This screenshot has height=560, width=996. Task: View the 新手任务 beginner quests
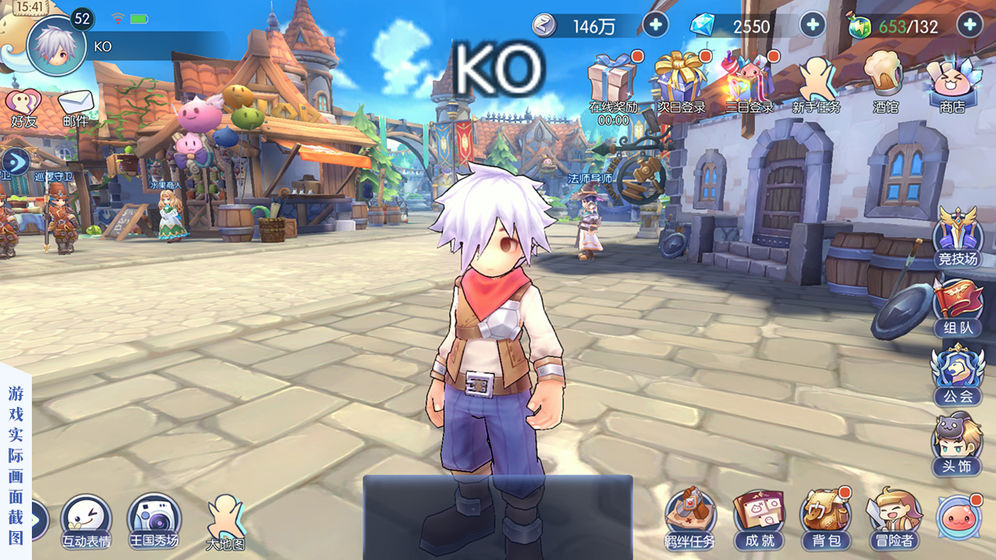coord(816,80)
